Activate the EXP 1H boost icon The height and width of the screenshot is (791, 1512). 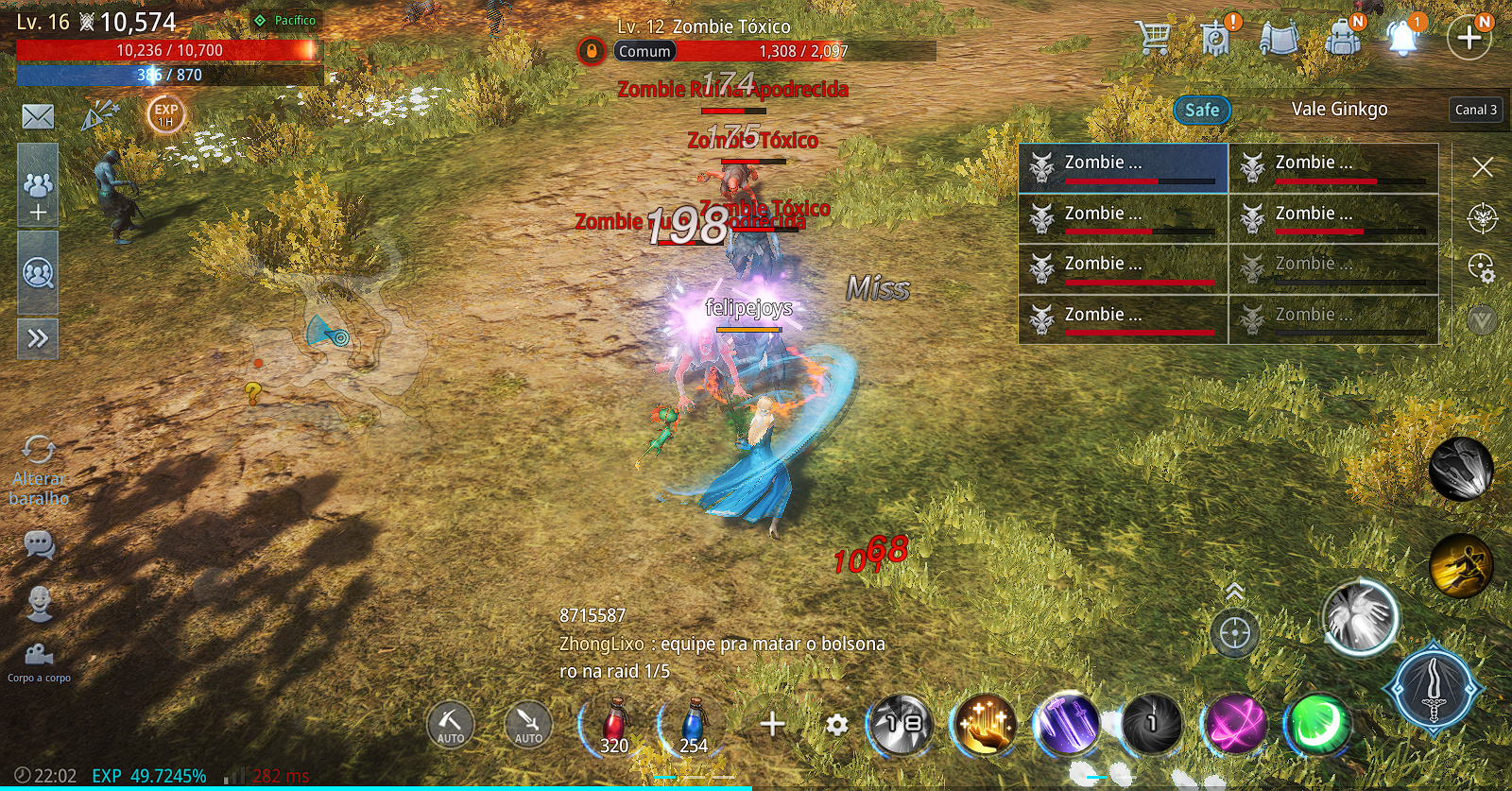point(165,114)
